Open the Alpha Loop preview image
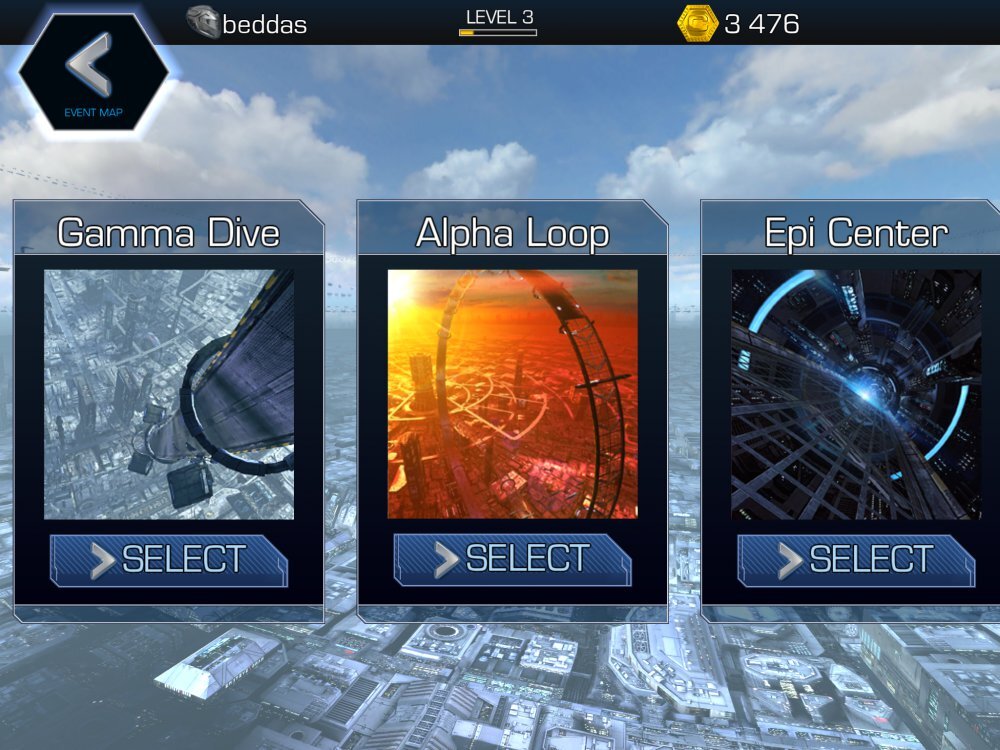The height and width of the screenshot is (750, 1000). pos(513,394)
